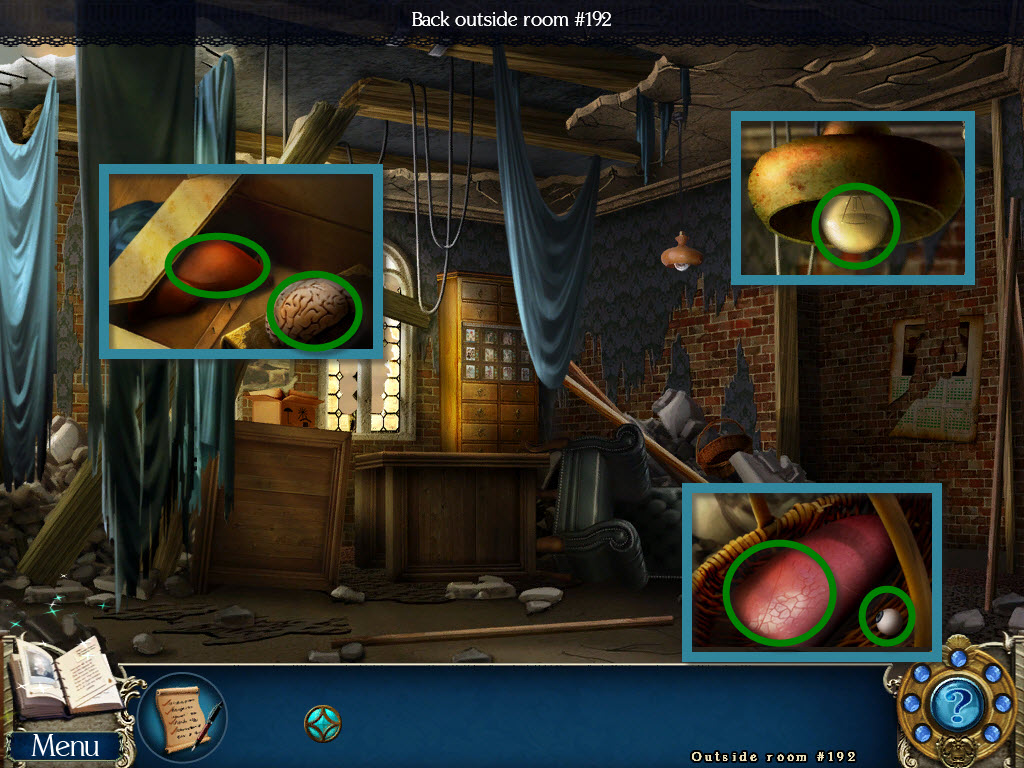Screen dimensions: 1024x768
Task: Select the teal amulet inventory item
Action: pyautogui.click(x=322, y=722)
